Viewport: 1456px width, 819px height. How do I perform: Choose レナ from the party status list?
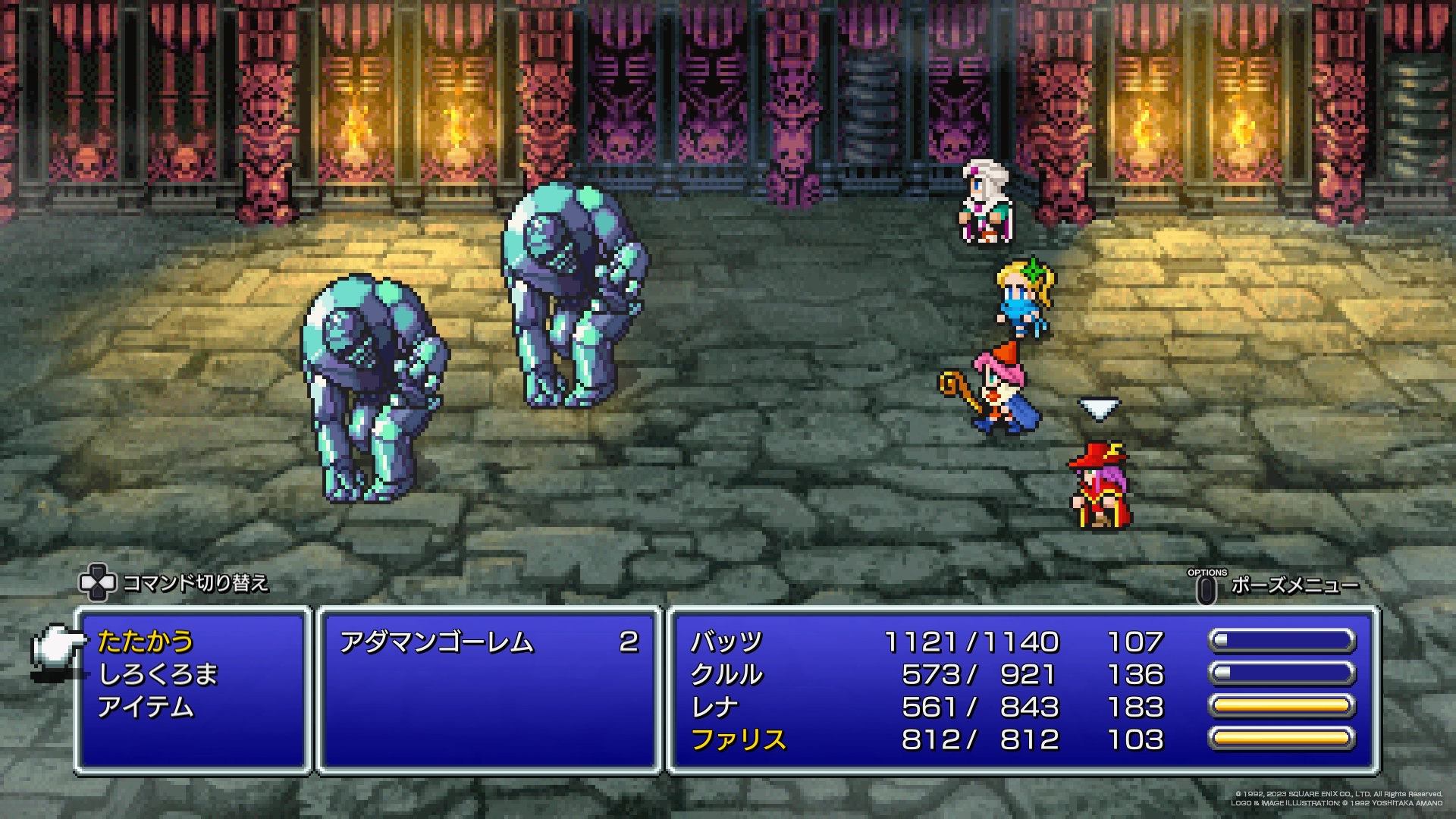coord(714,708)
